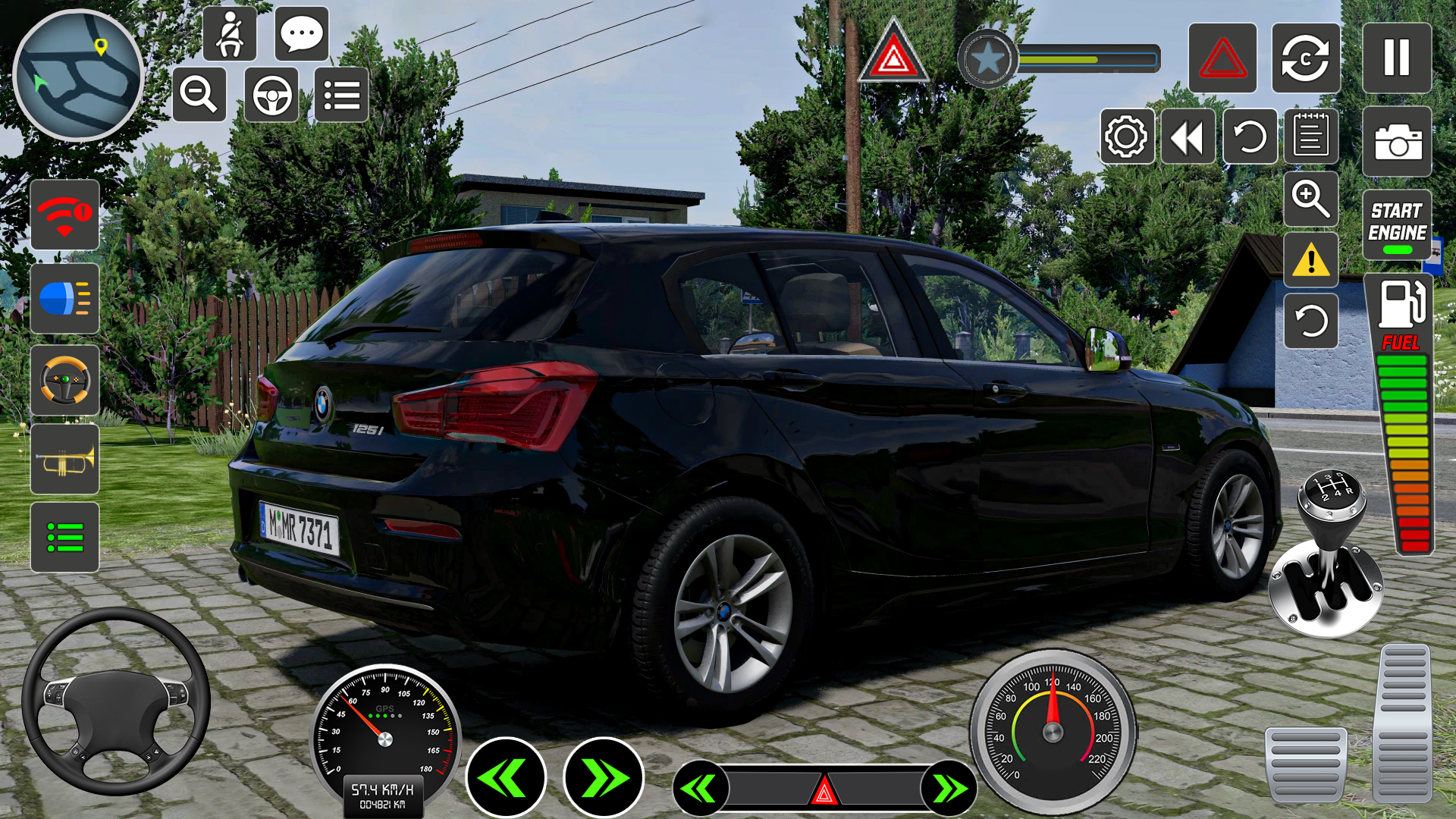Expand the task list icon near minimap

point(342,95)
